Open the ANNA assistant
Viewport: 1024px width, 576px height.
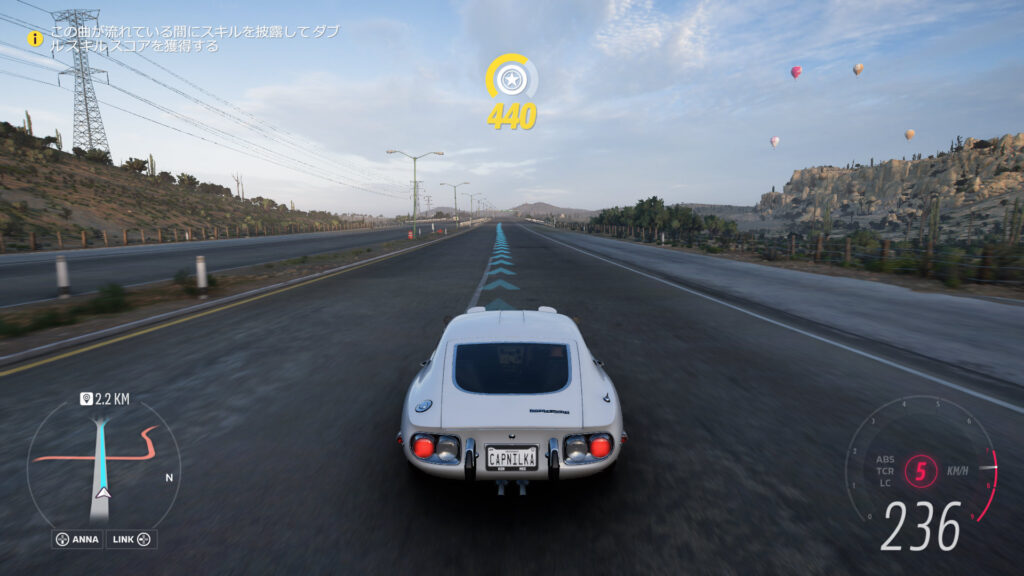click(x=77, y=539)
